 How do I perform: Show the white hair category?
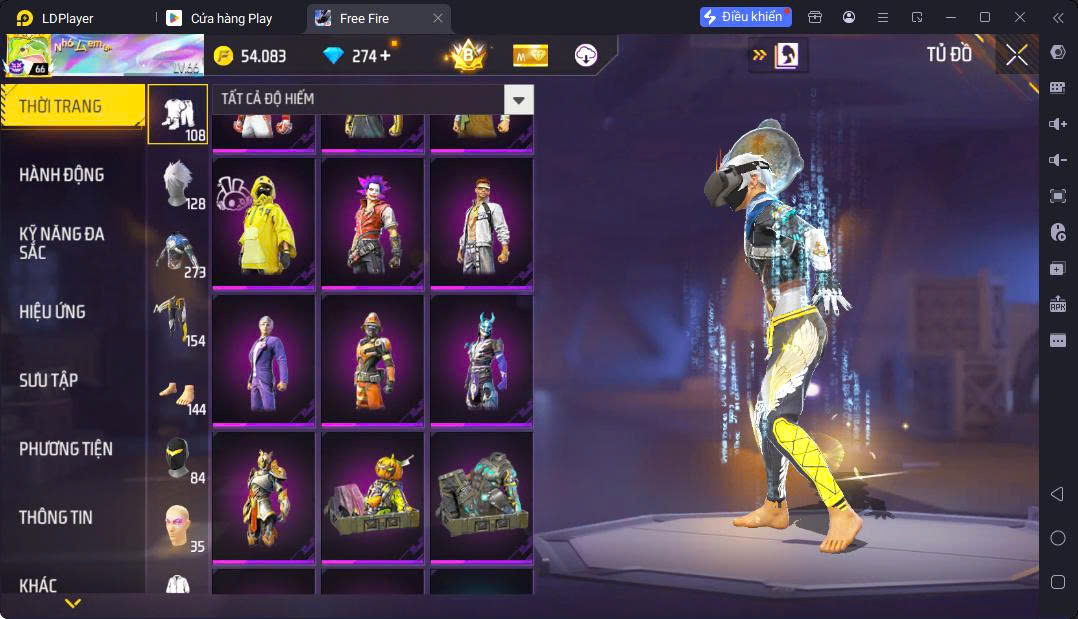(x=178, y=183)
